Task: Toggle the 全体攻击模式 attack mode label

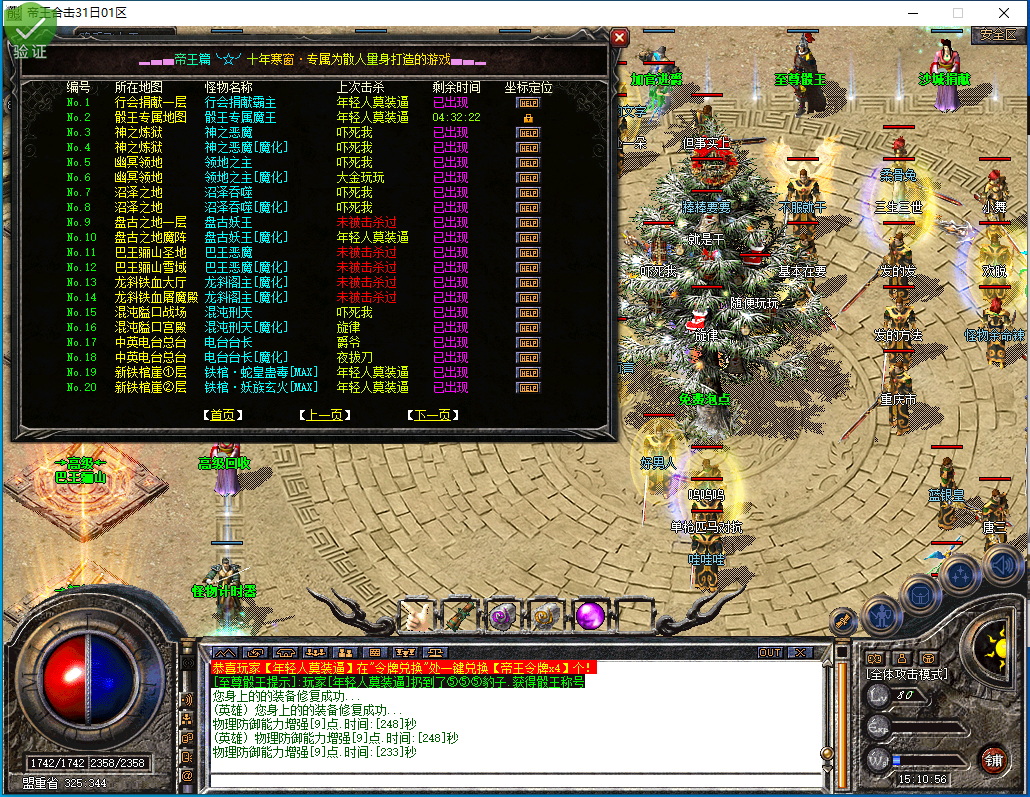Action: click(907, 675)
